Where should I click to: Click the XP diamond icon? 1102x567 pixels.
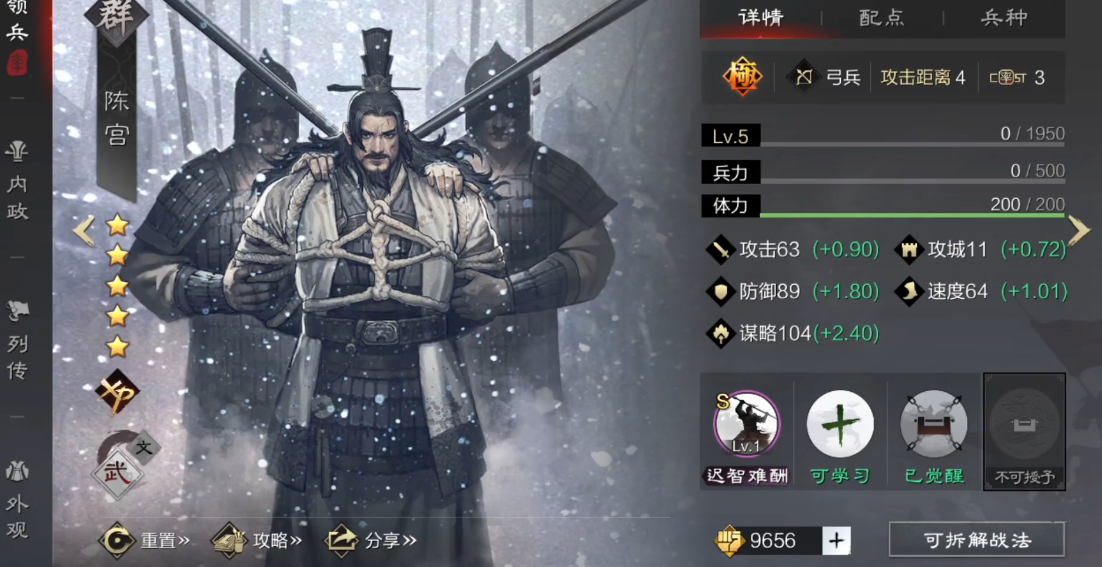(117, 392)
